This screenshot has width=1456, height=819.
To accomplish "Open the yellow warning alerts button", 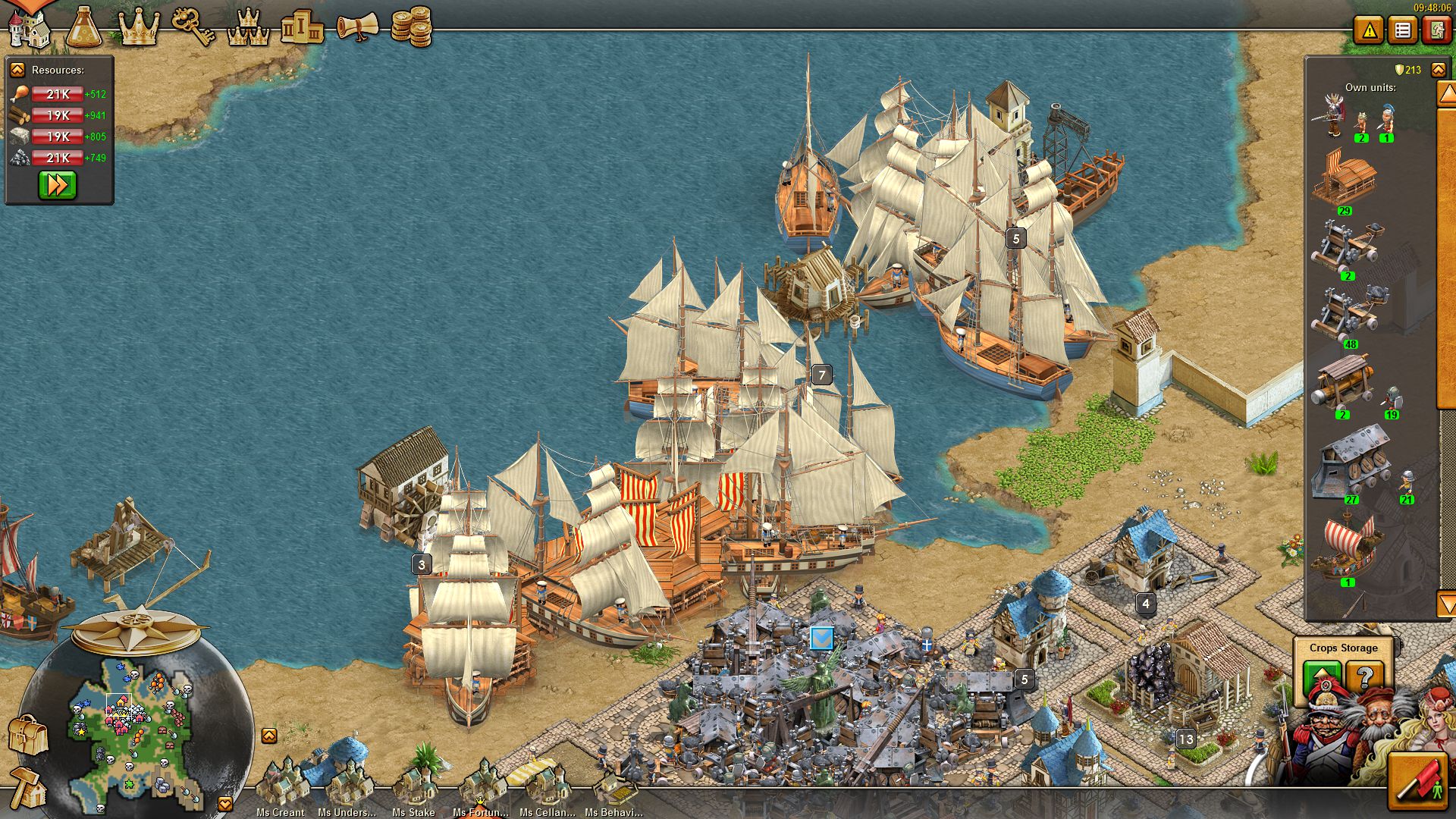I will pos(1369,31).
